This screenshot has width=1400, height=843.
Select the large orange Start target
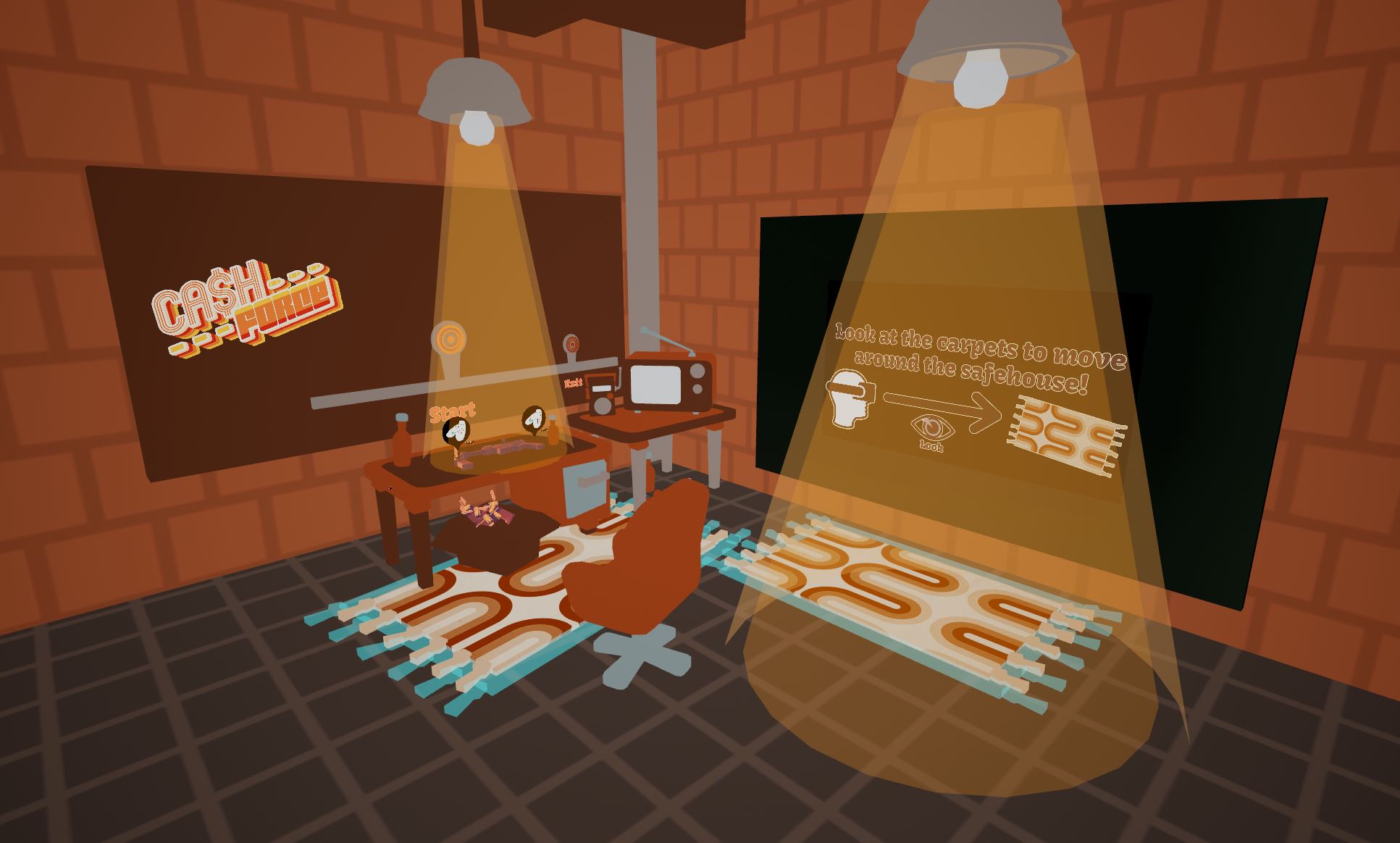(450, 339)
